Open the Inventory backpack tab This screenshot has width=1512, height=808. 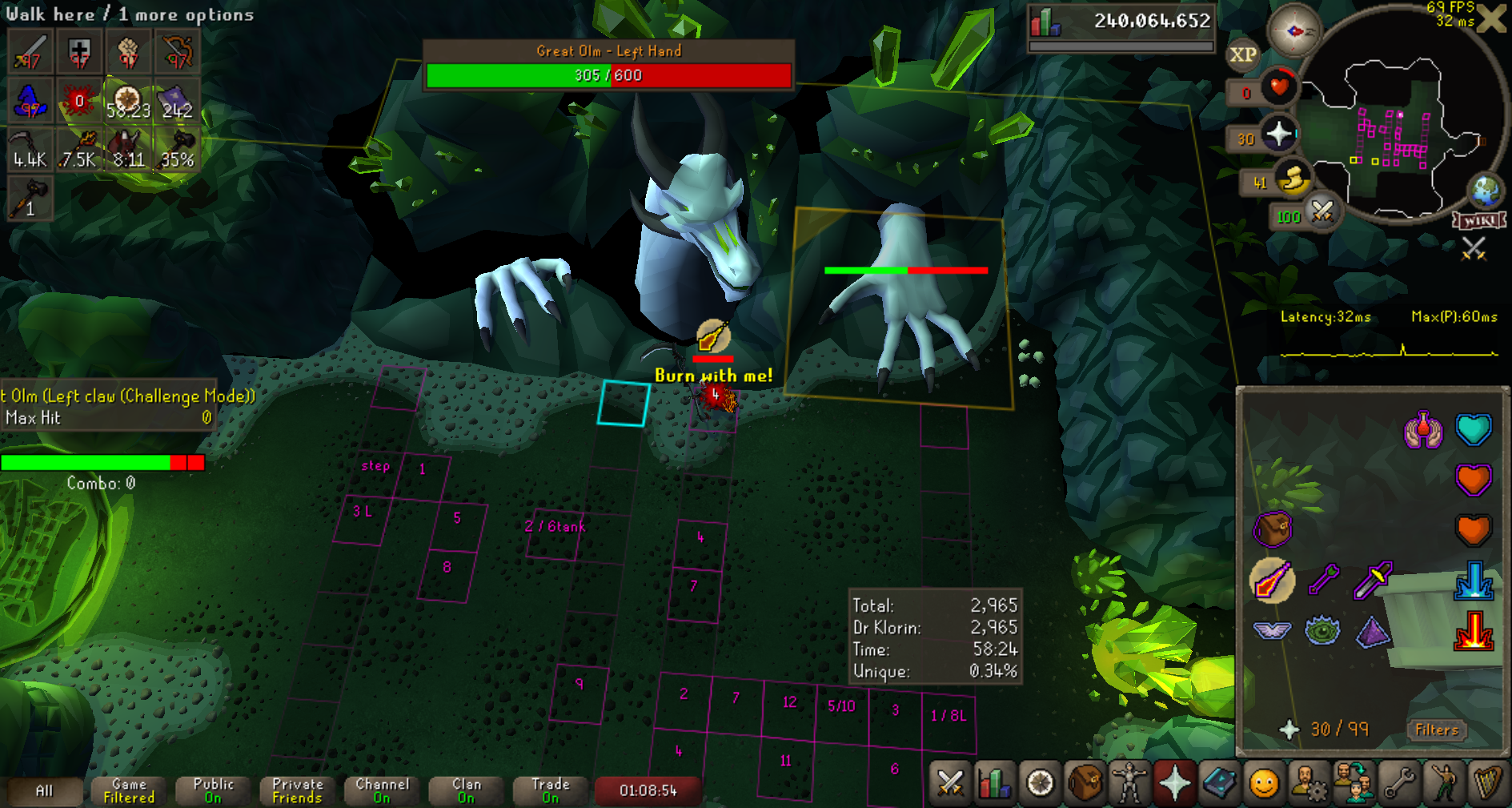(1085, 782)
